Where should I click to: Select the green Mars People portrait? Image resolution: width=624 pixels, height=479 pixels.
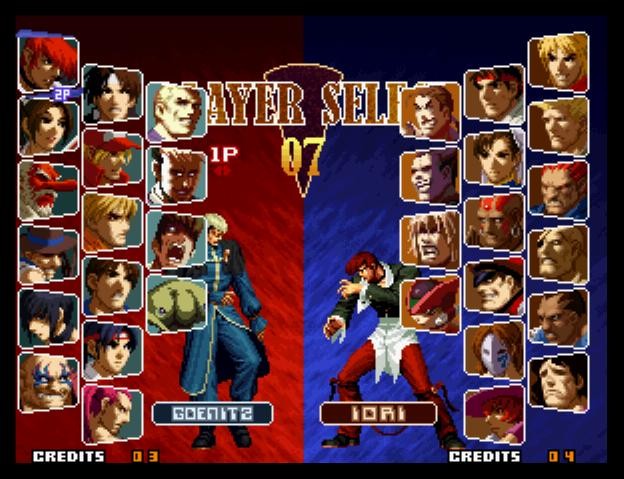click(x=176, y=304)
